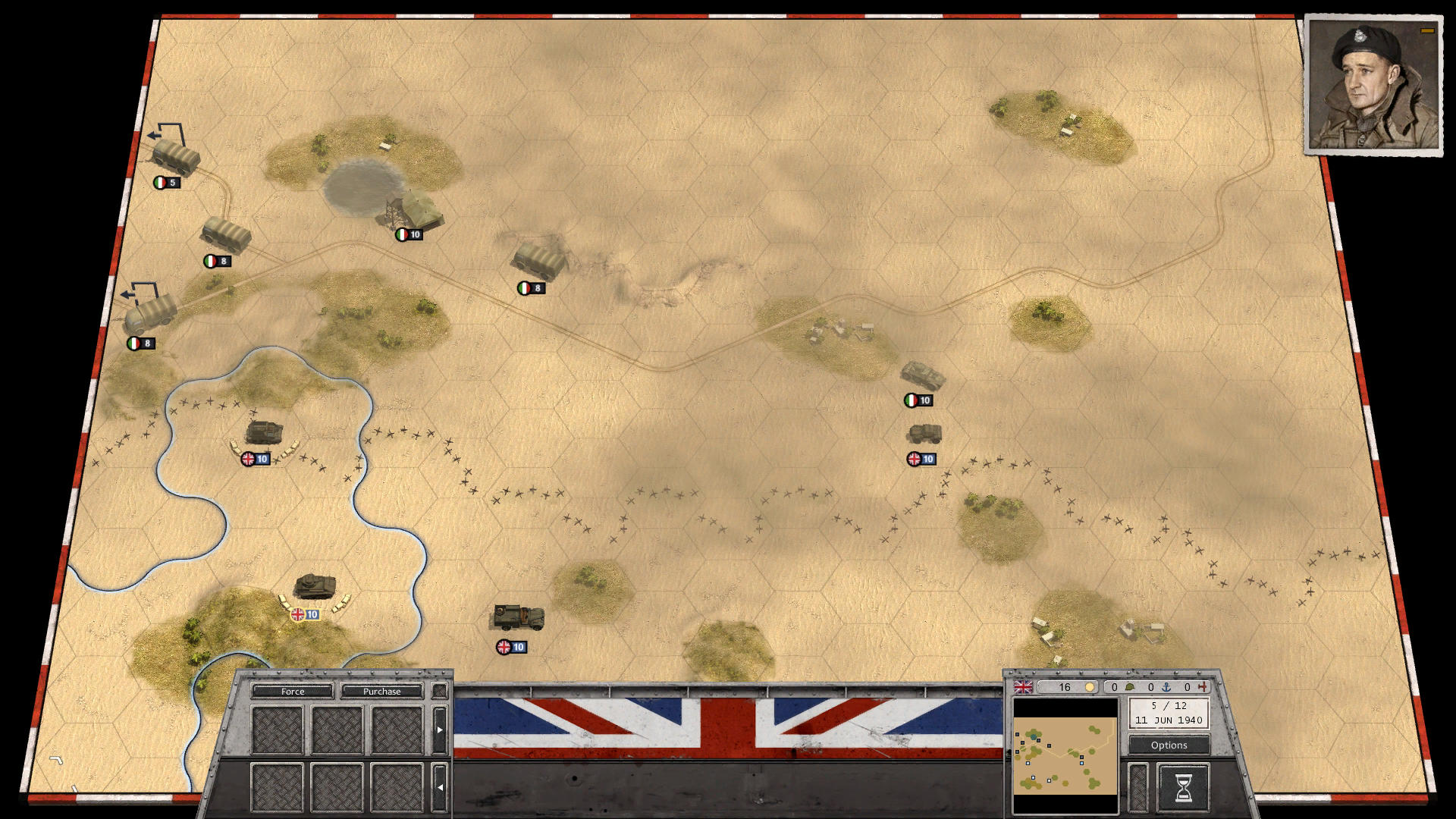Image resolution: width=1456 pixels, height=819 pixels.
Task: Expand the small panel beside the Purchase tab
Action: (439, 692)
